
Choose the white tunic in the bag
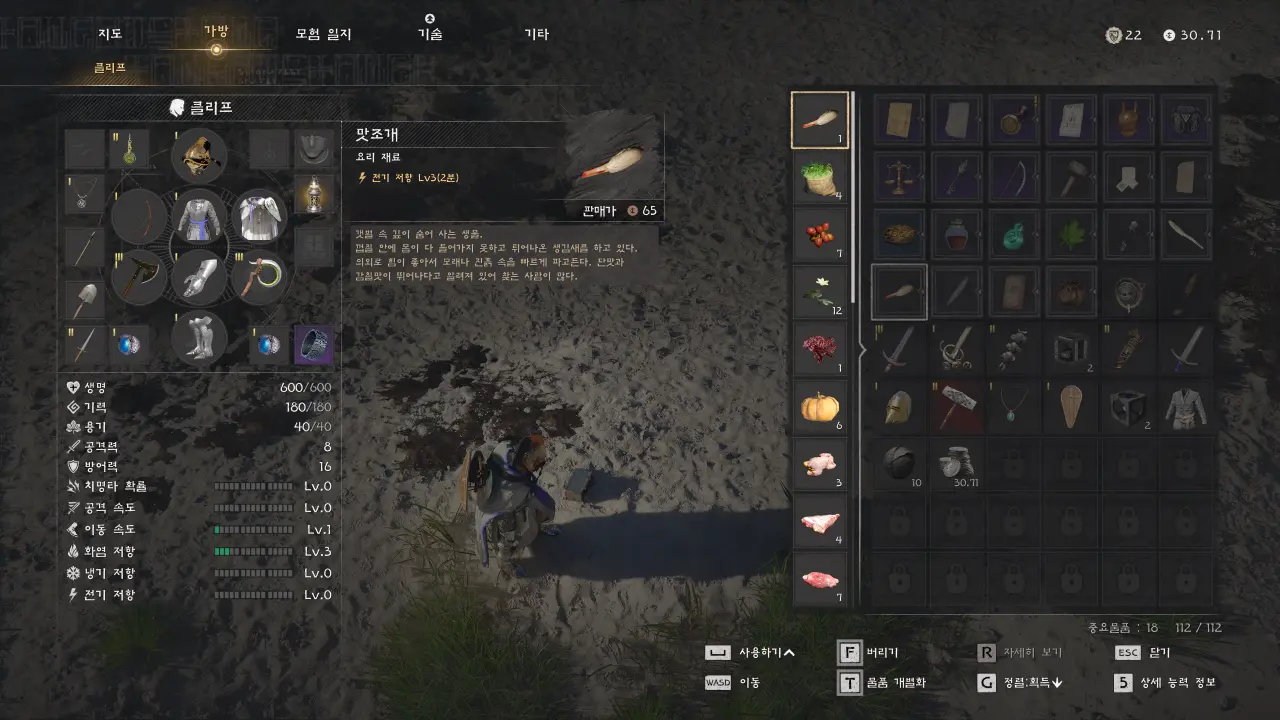[1186, 407]
